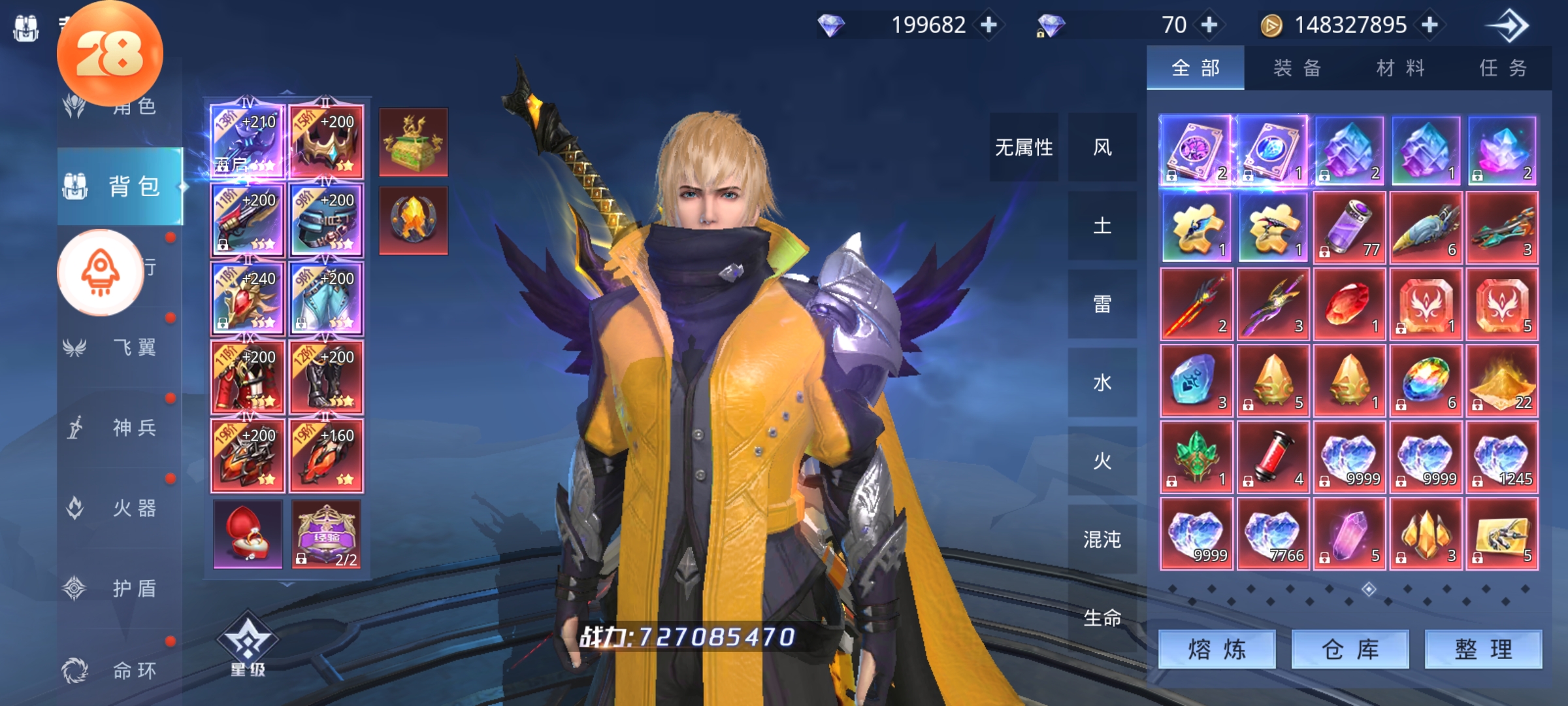Open the 星级 star level panel

pyautogui.click(x=248, y=645)
